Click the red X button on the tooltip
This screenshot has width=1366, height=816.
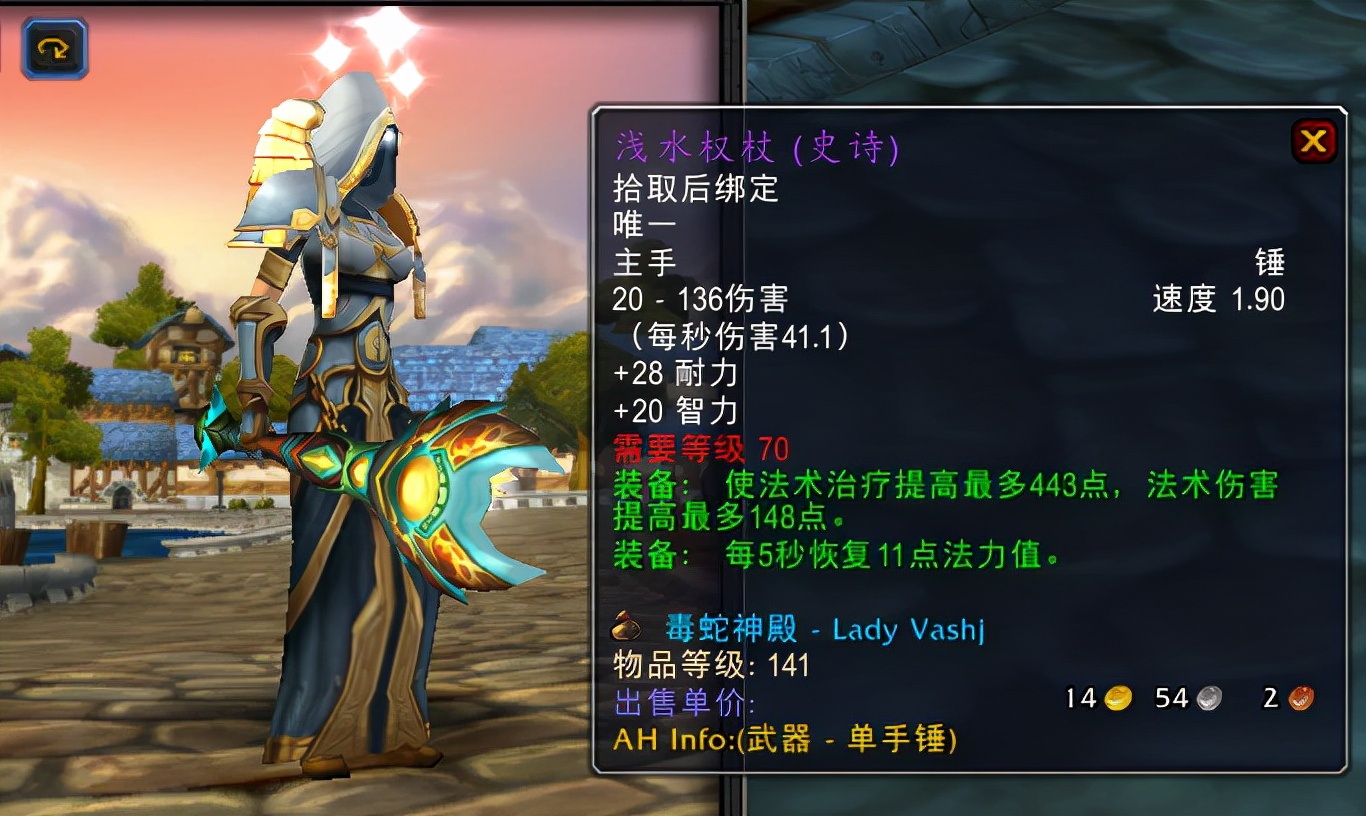(x=1315, y=140)
